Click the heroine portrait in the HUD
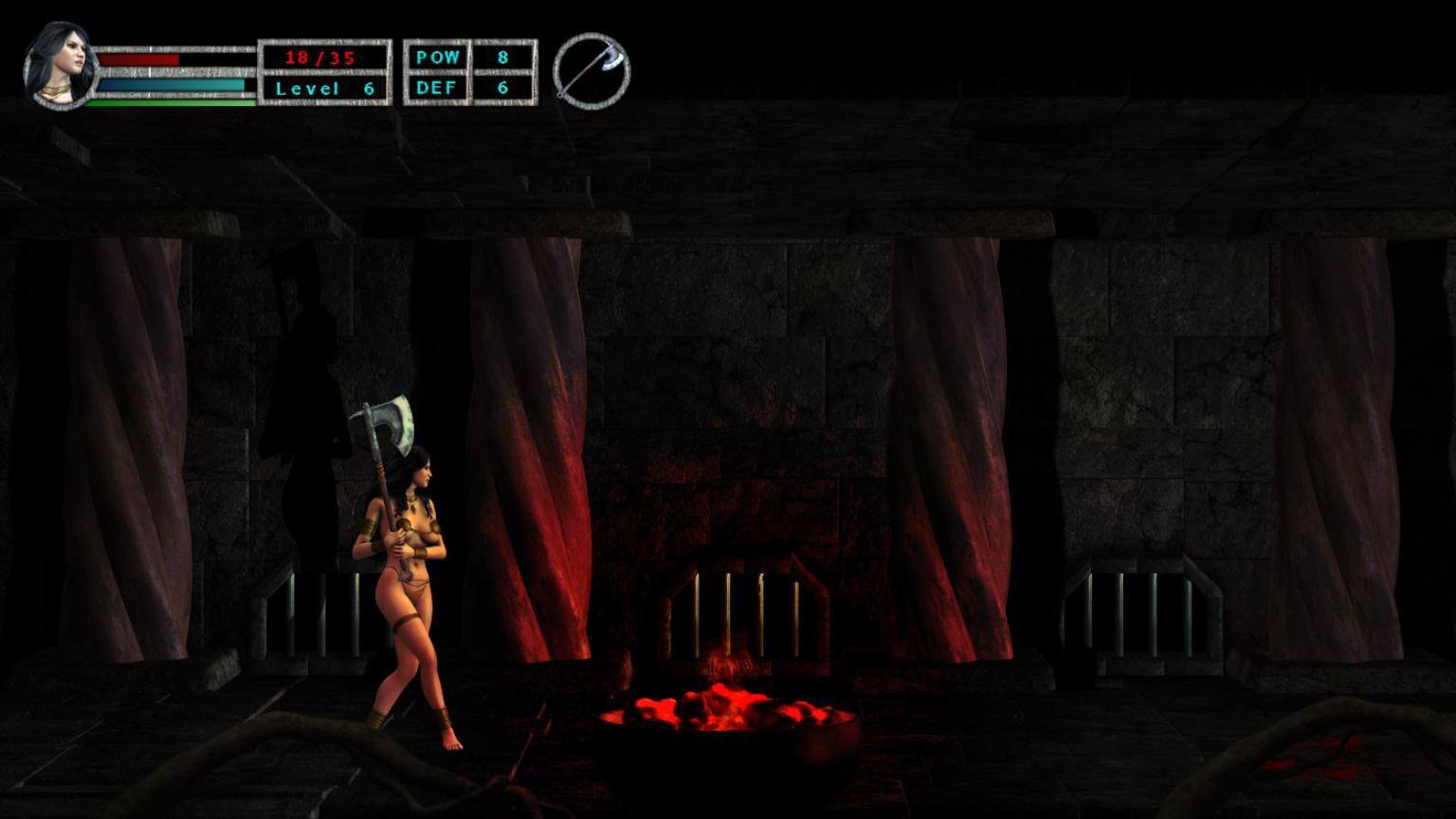Screen dimensions: 1456x819 pyautogui.click(x=61, y=64)
